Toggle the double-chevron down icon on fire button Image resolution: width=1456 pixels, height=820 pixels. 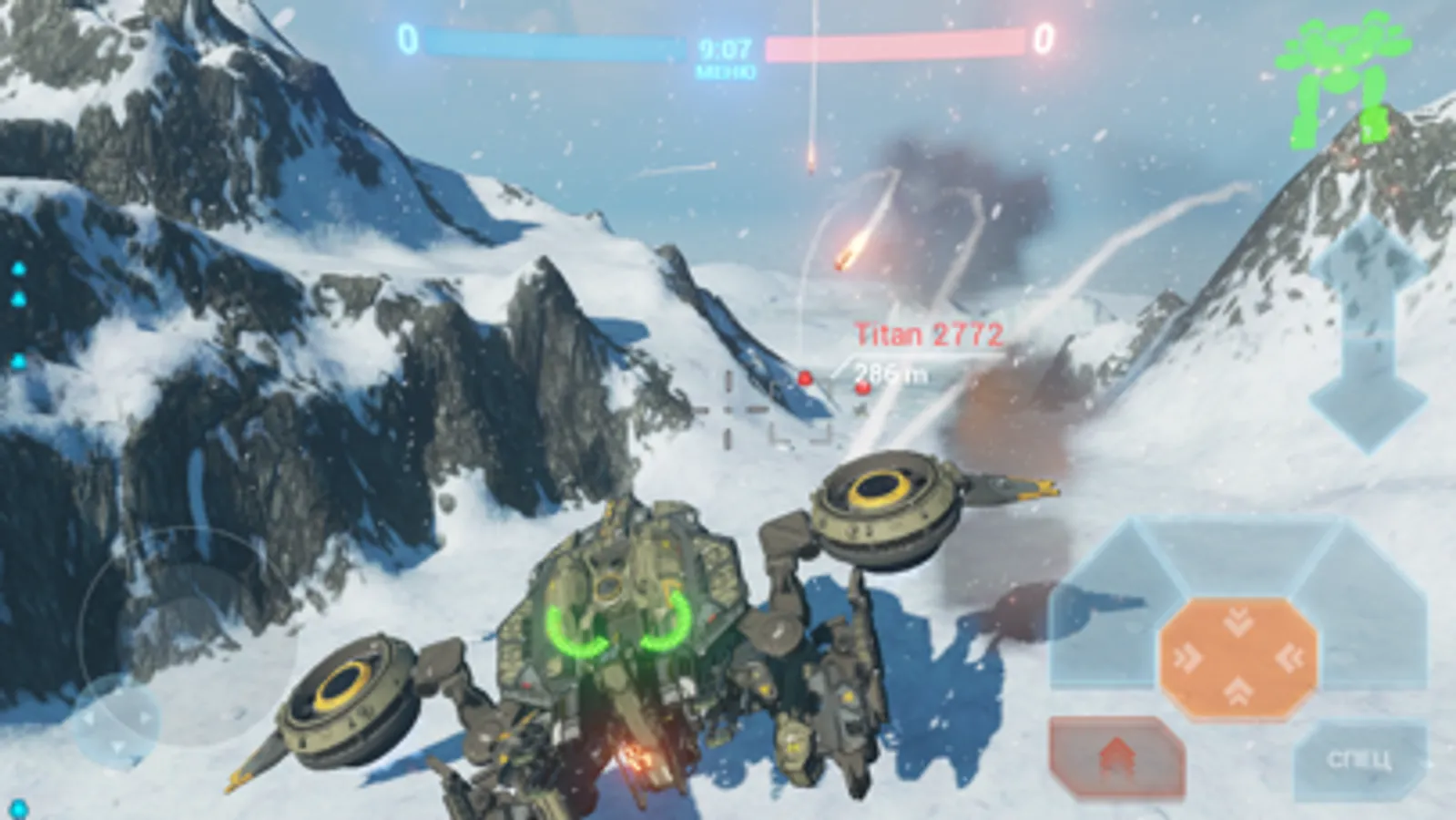[1238, 622]
